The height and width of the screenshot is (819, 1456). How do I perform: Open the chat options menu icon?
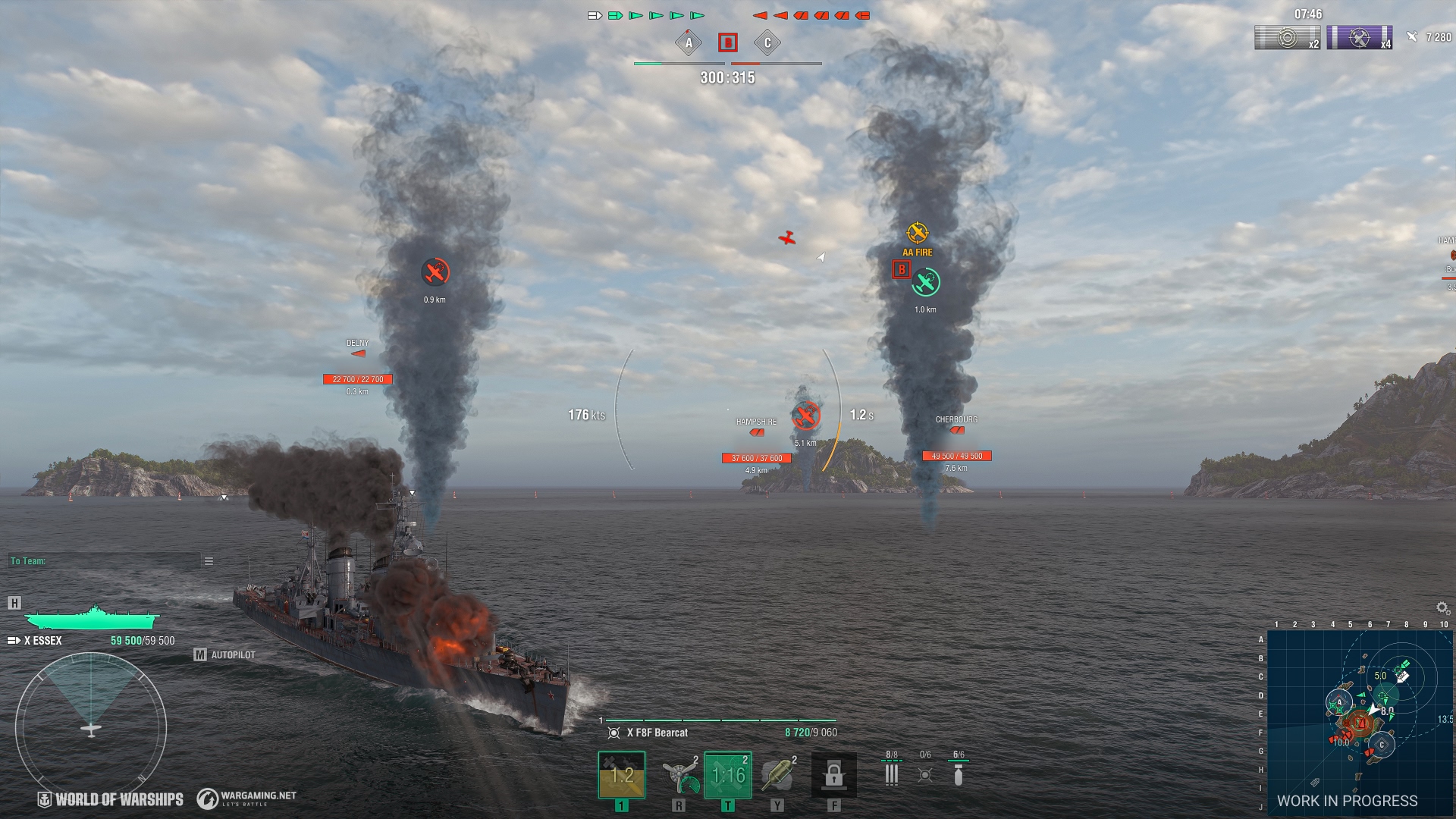[x=209, y=561]
